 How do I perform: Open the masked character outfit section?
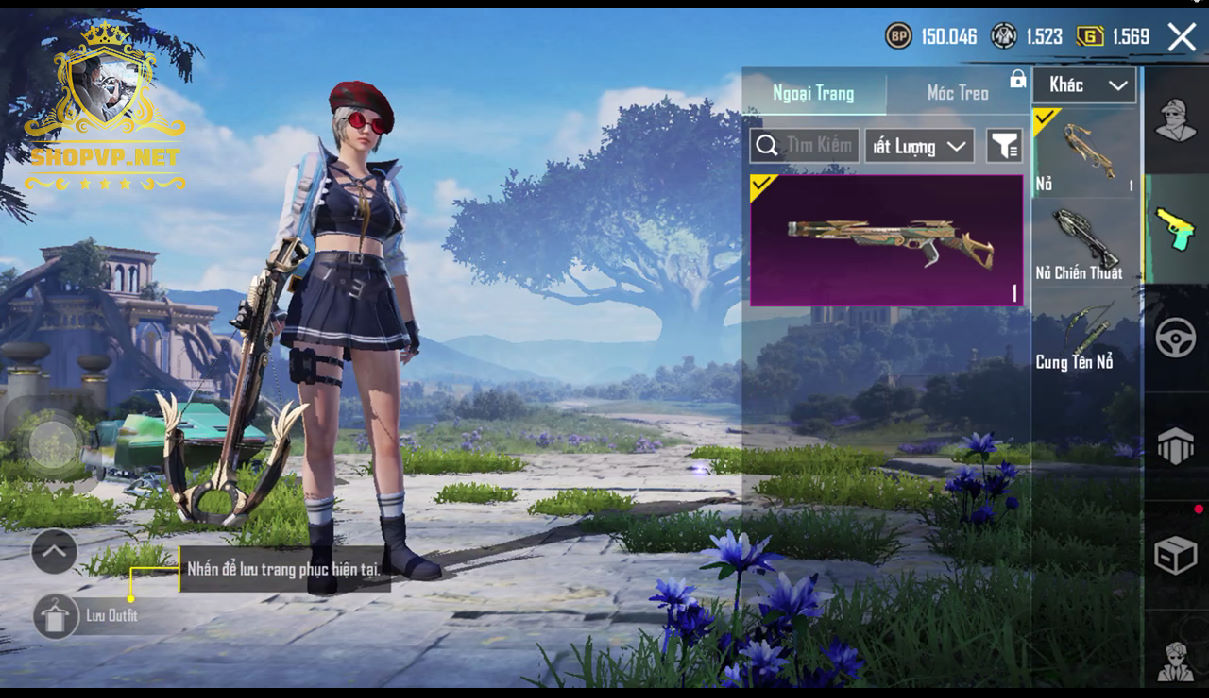point(1176,121)
